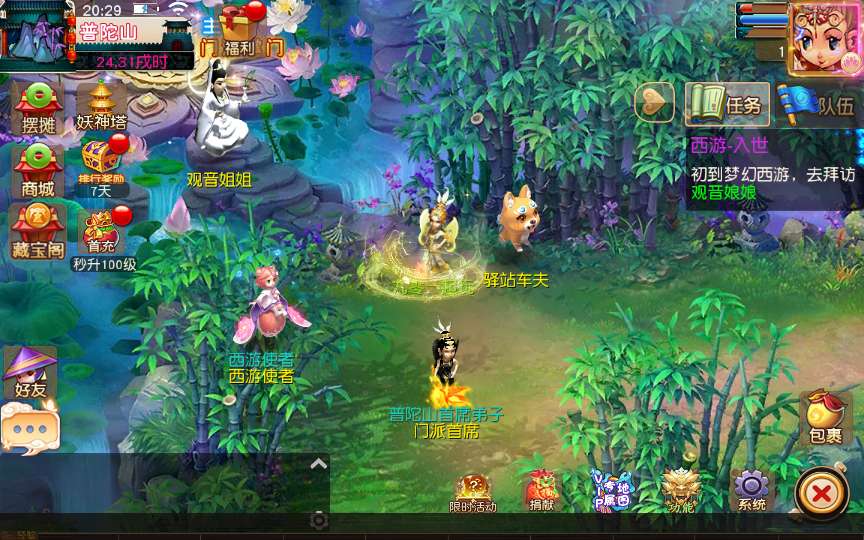Open the 限时活动 limited-time events
The height and width of the screenshot is (540, 864).
[473, 491]
